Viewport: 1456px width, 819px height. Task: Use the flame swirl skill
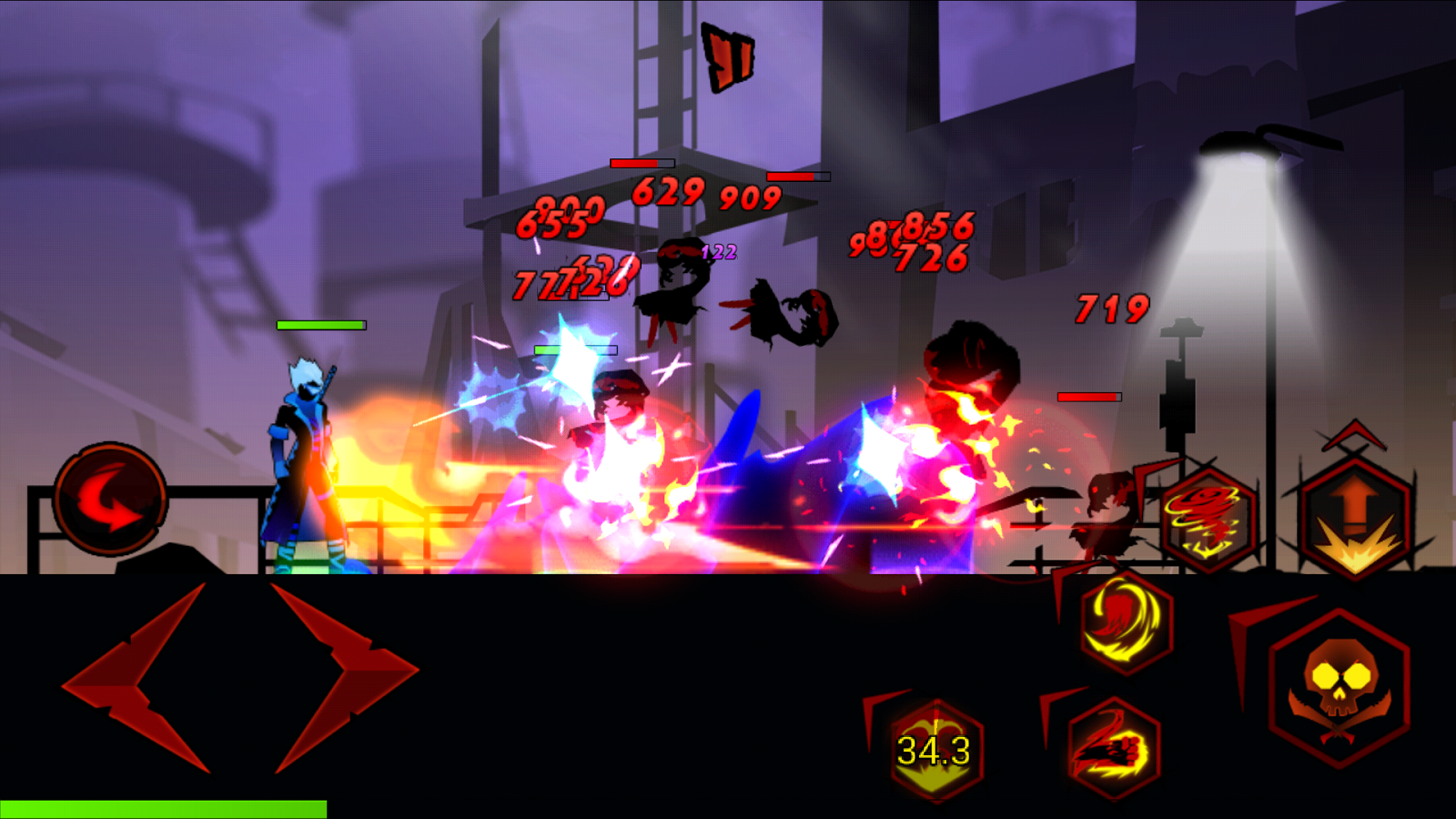(x=1126, y=622)
